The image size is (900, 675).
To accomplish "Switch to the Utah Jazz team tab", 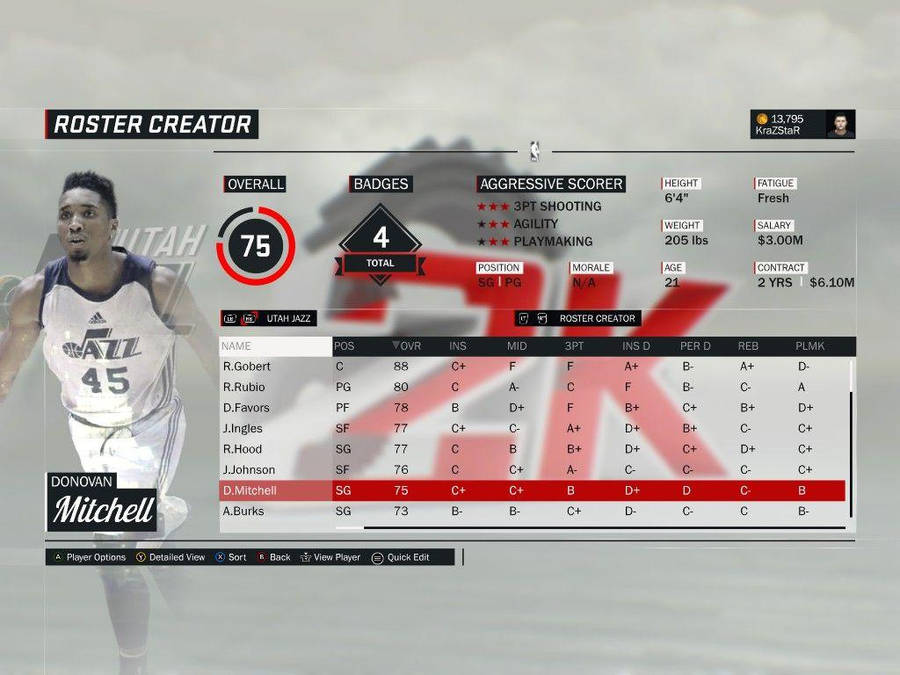I will pyautogui.click(x=288, y=319).
